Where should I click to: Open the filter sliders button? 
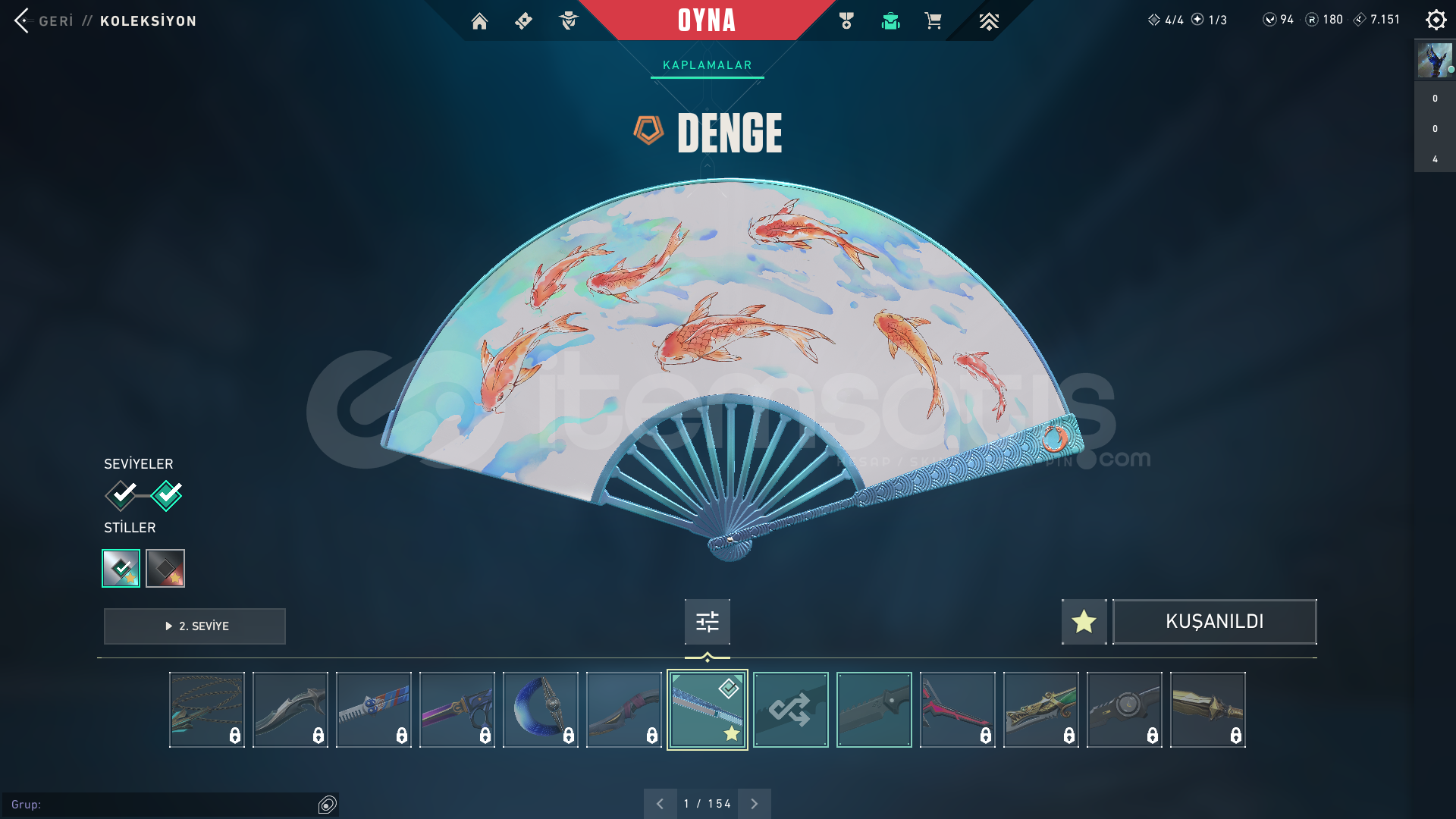(707, 622)
